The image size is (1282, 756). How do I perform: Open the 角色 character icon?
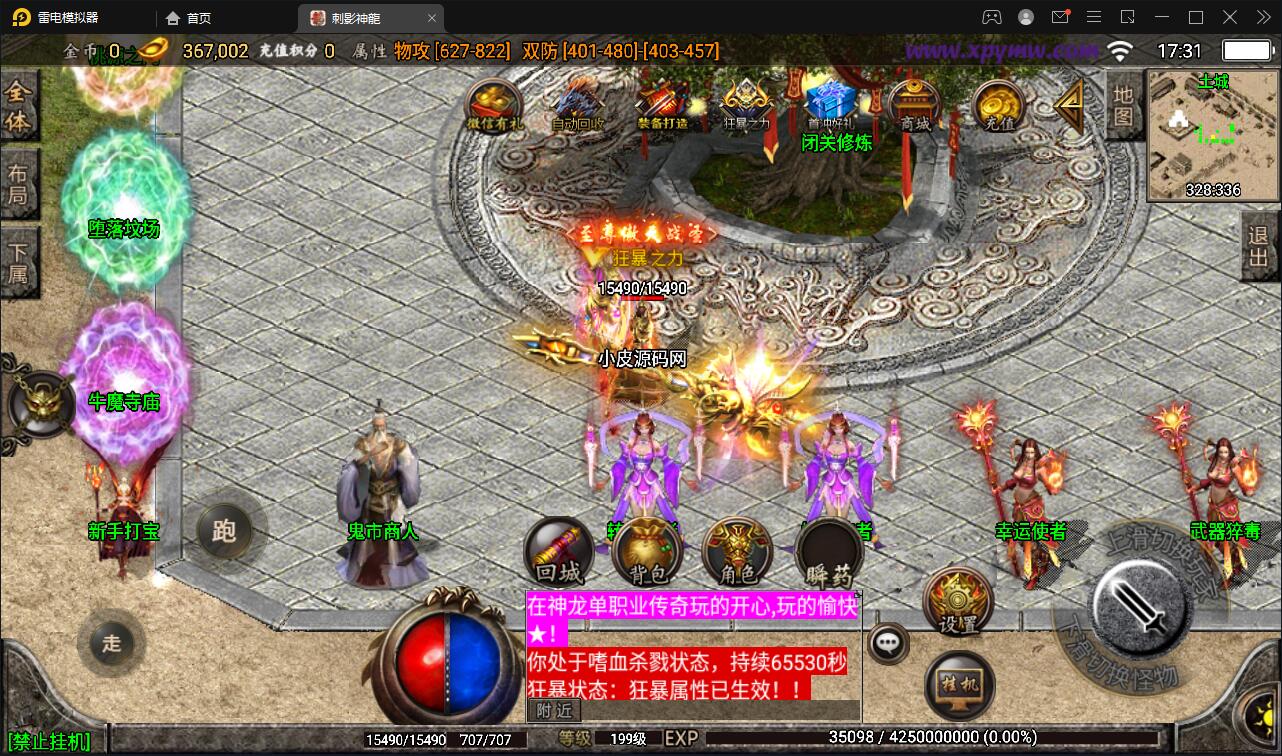click(x=737, y=552)
